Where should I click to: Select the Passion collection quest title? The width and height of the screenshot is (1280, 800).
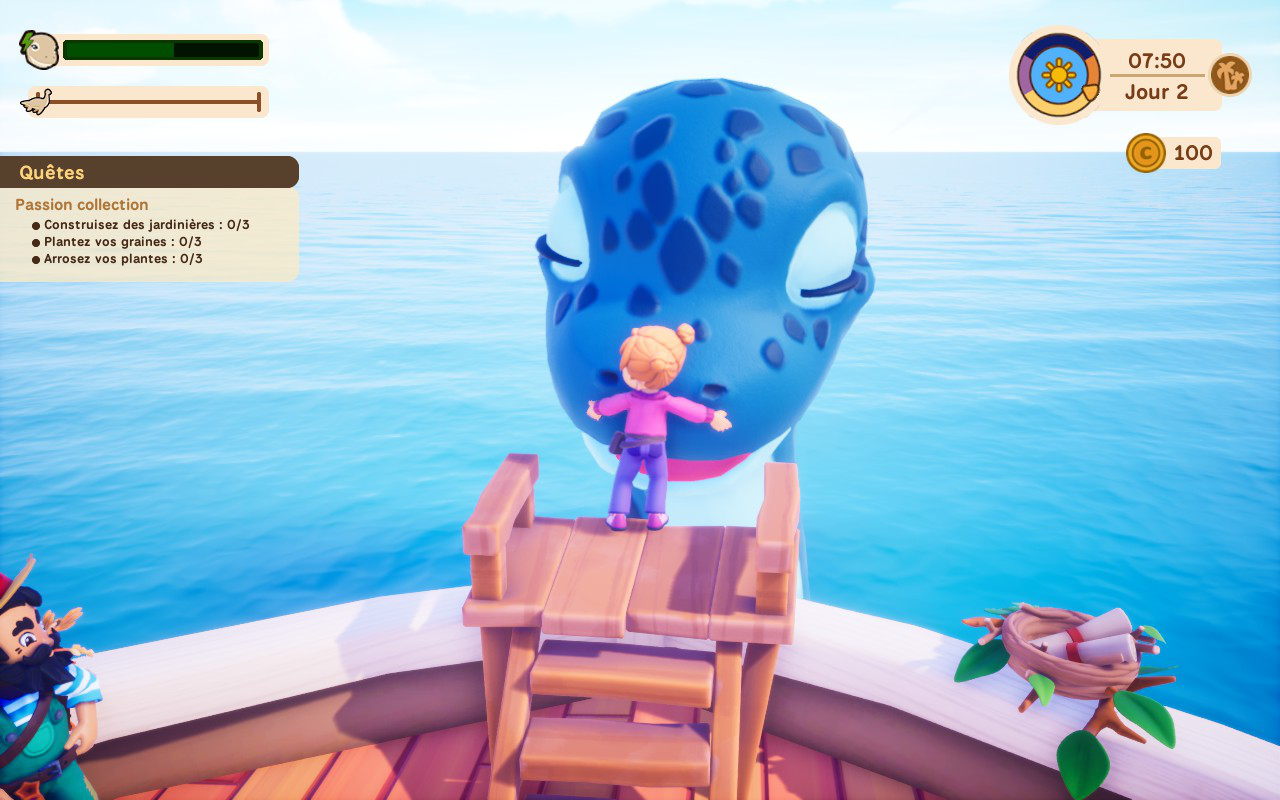pos(82,205)
